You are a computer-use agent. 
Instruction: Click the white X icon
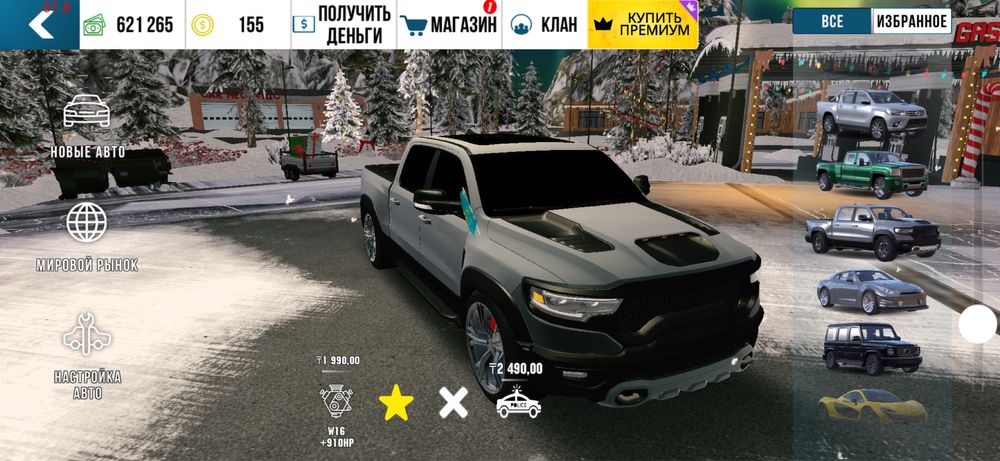pyautogui.click(x=453, y=403)
